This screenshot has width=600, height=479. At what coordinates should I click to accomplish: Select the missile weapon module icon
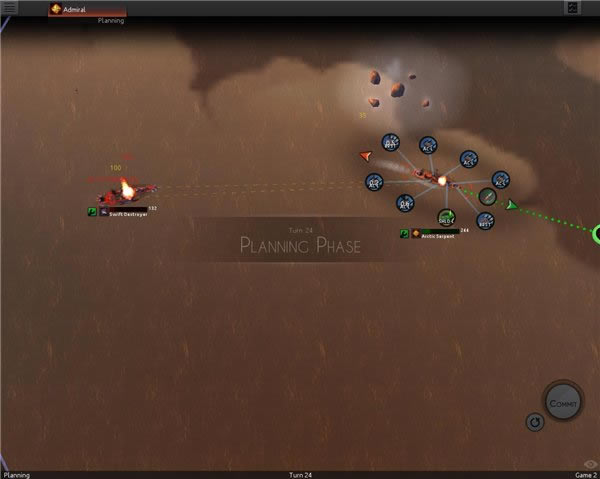pos(487,196)
